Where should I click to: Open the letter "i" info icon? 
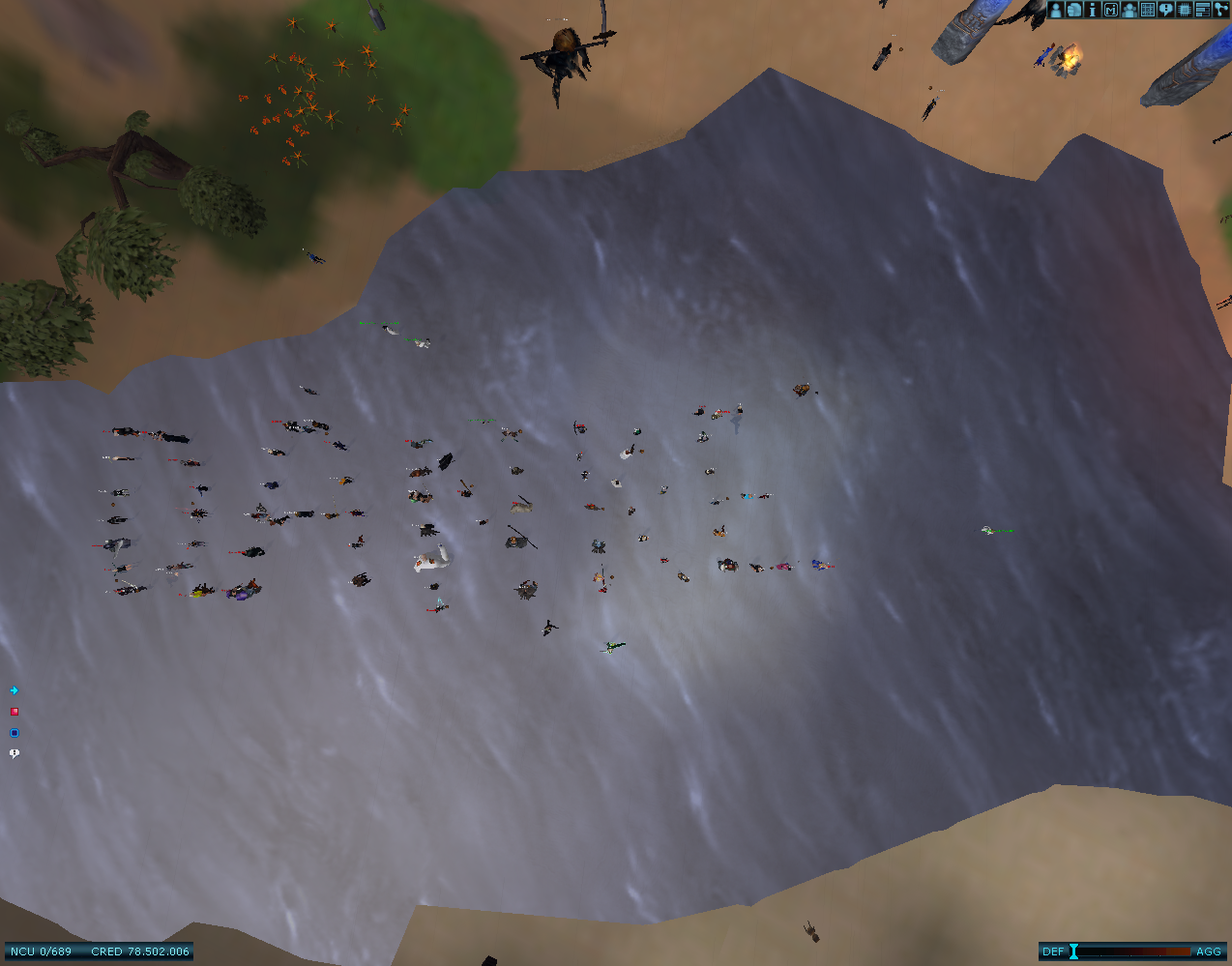tap(1093, 10)
